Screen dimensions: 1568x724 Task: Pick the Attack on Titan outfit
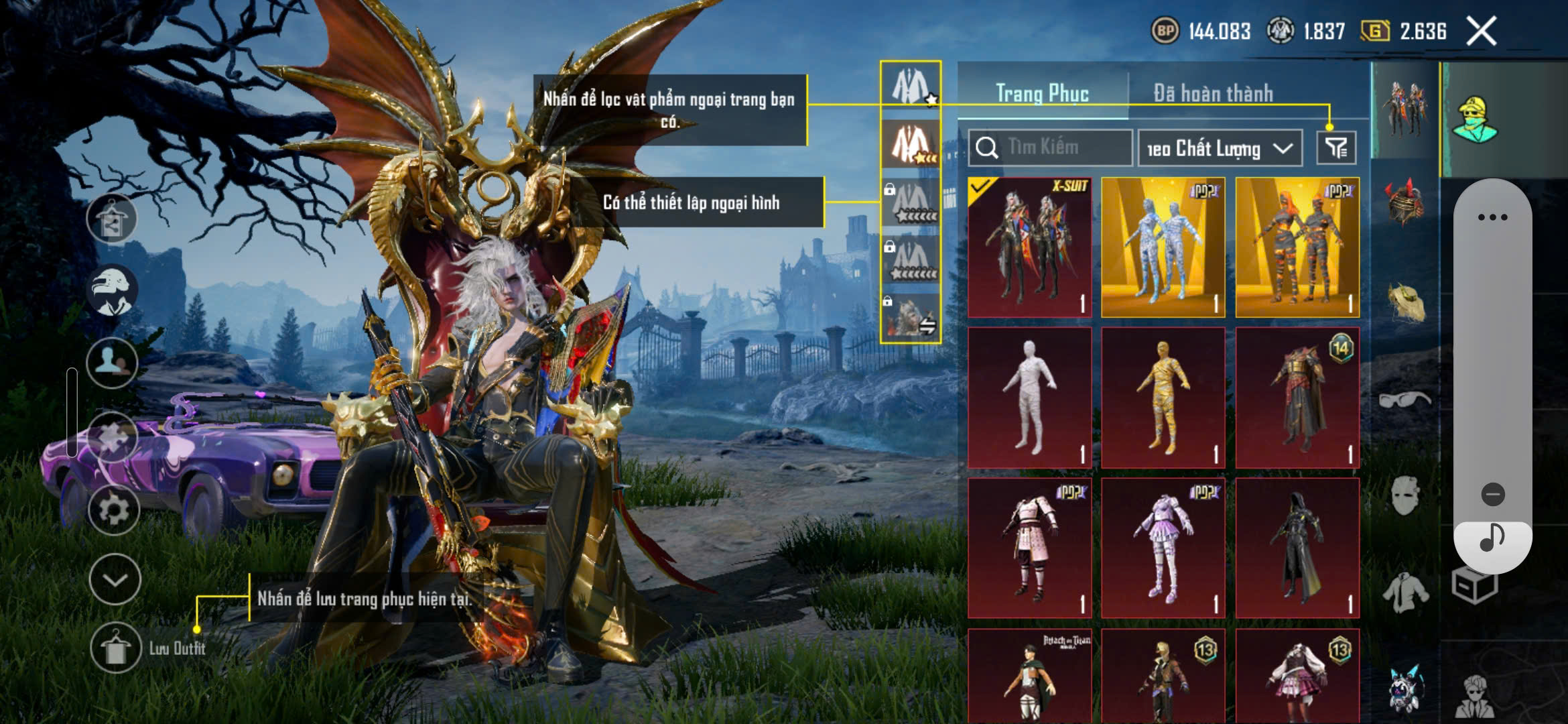tap(1029, 677)
